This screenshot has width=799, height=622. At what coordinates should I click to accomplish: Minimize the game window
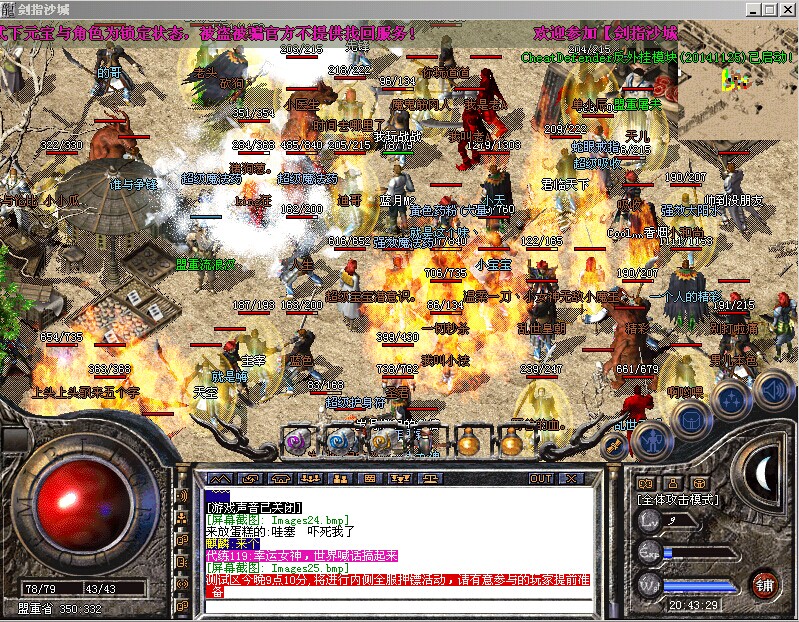[x=751, y=9]
